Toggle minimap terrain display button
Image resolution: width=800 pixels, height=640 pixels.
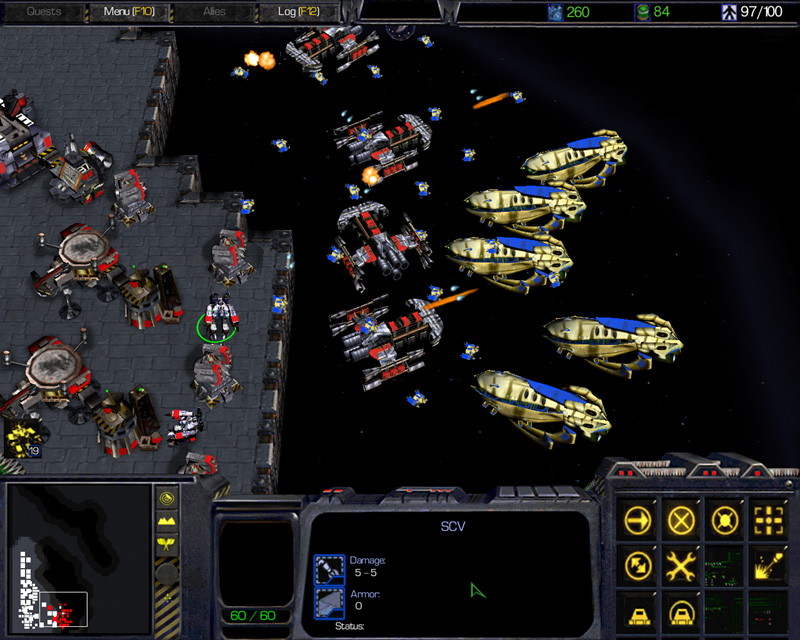(167, 521)
